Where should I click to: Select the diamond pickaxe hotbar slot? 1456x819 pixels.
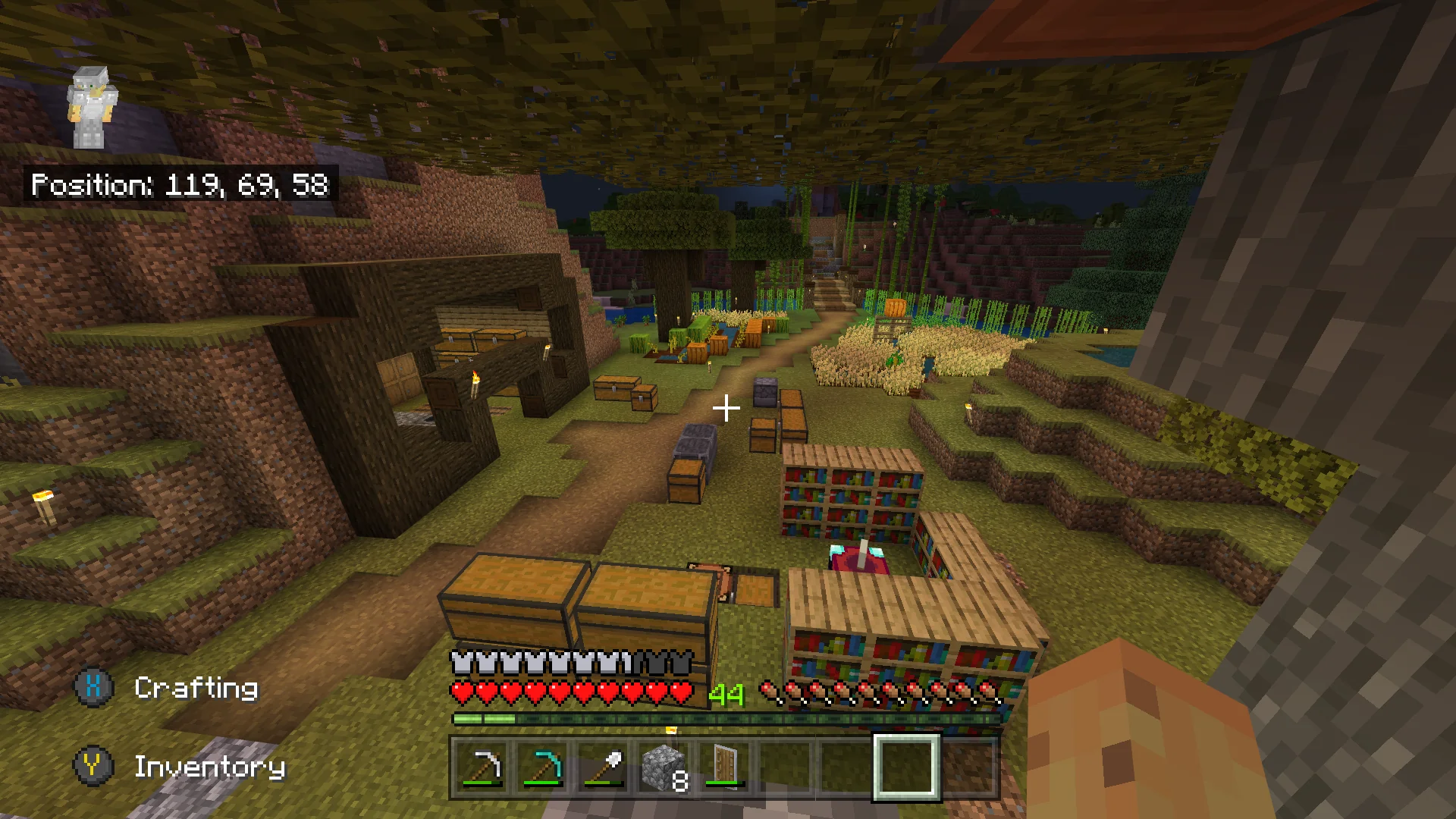(544, 767)
